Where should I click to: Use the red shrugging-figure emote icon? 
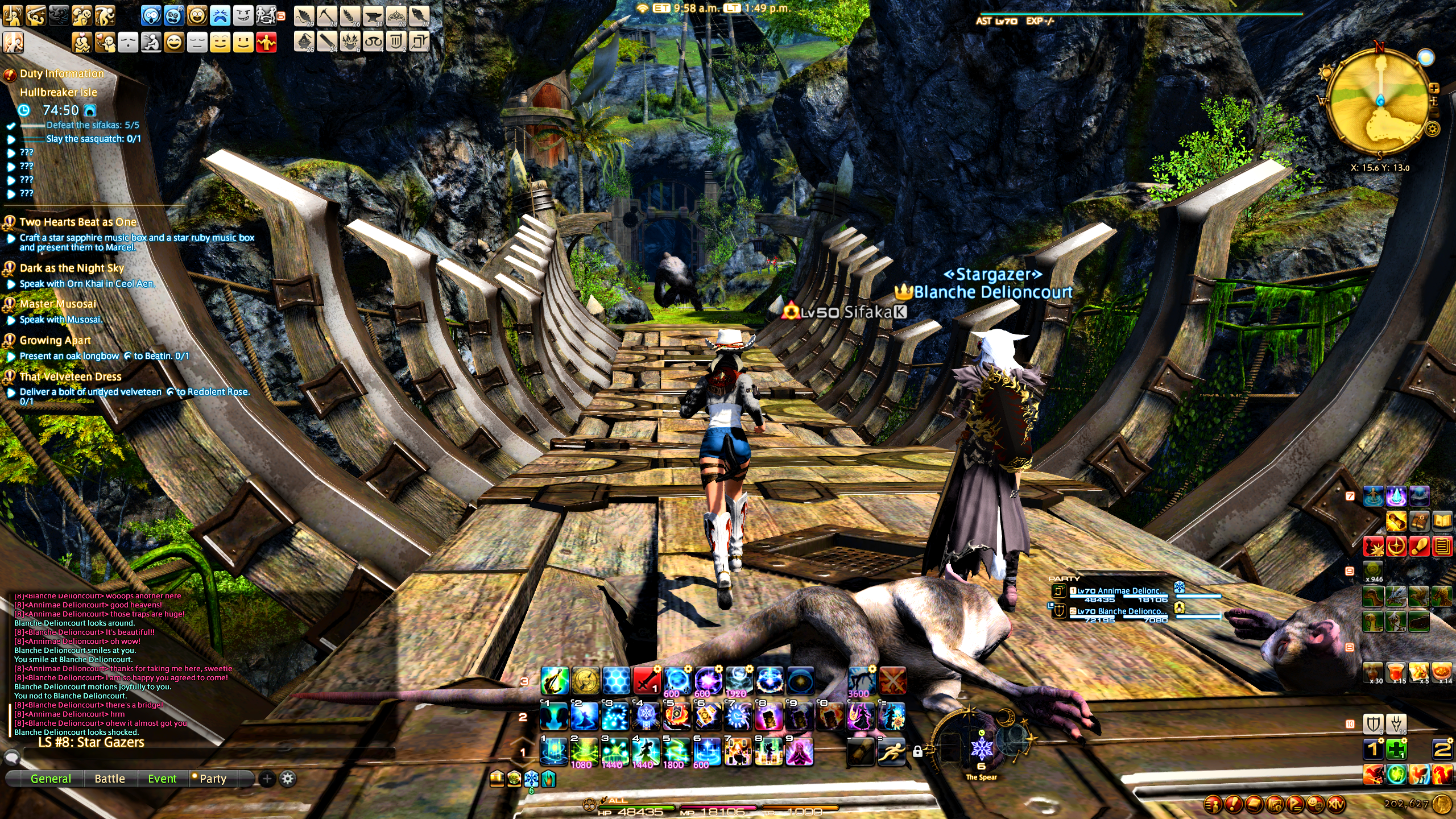coord(266,43)
